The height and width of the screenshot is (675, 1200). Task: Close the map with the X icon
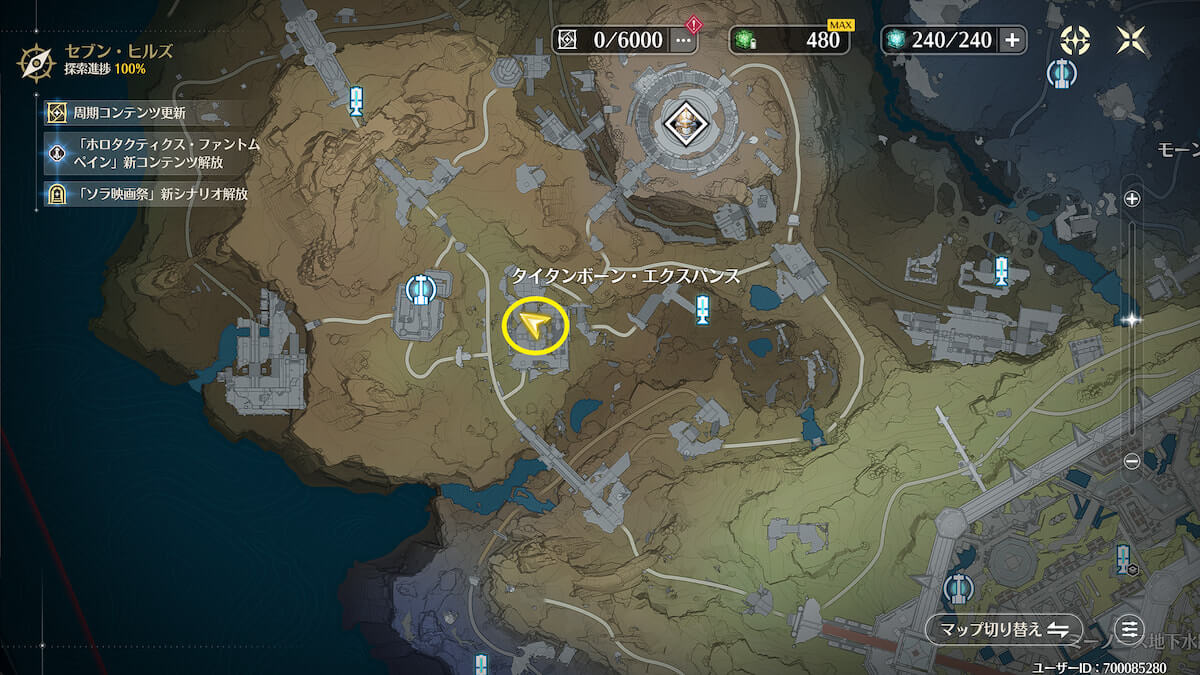click(x=1132, y=40)
